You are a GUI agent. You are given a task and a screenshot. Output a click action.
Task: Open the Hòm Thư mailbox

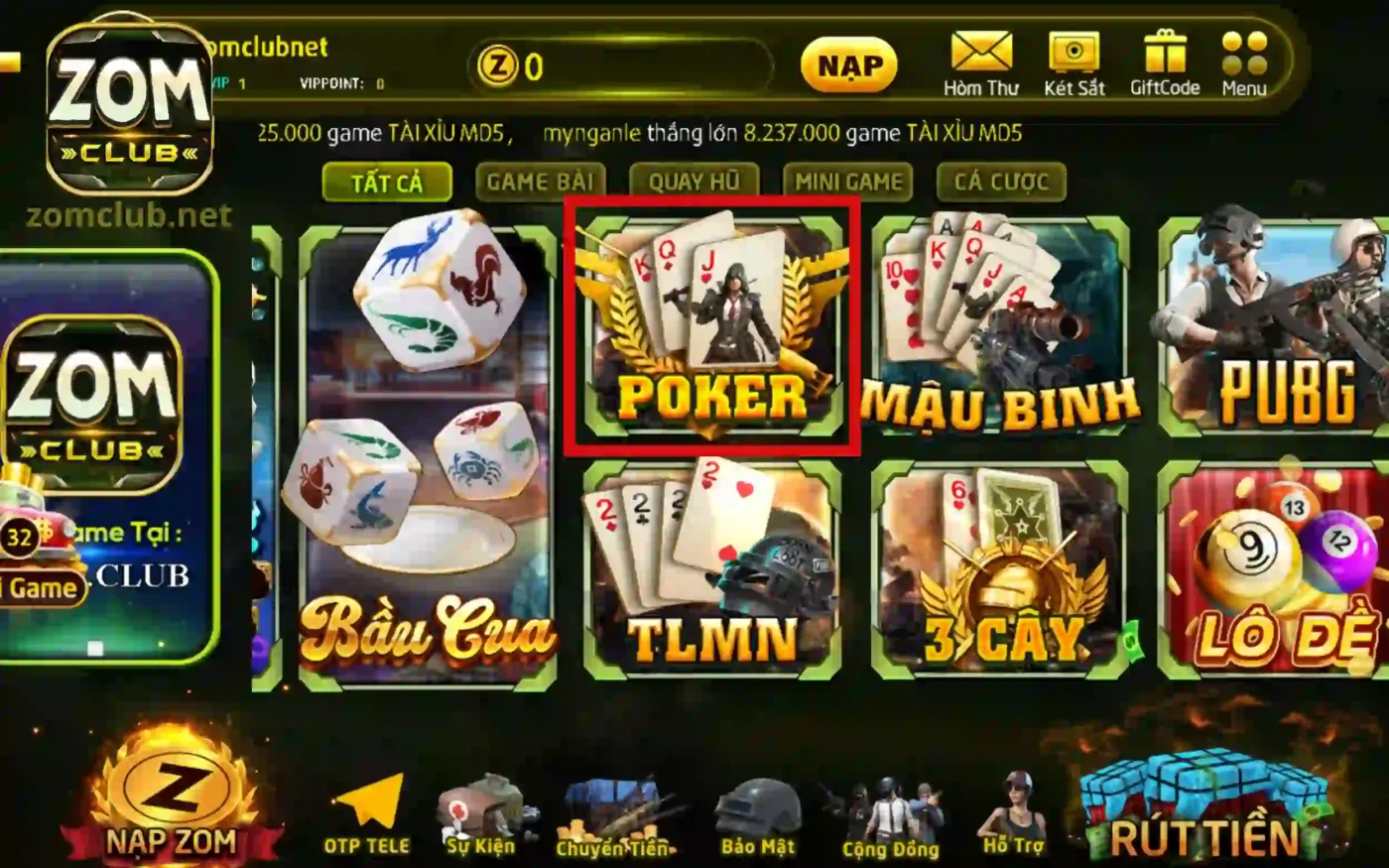[980, 60]
